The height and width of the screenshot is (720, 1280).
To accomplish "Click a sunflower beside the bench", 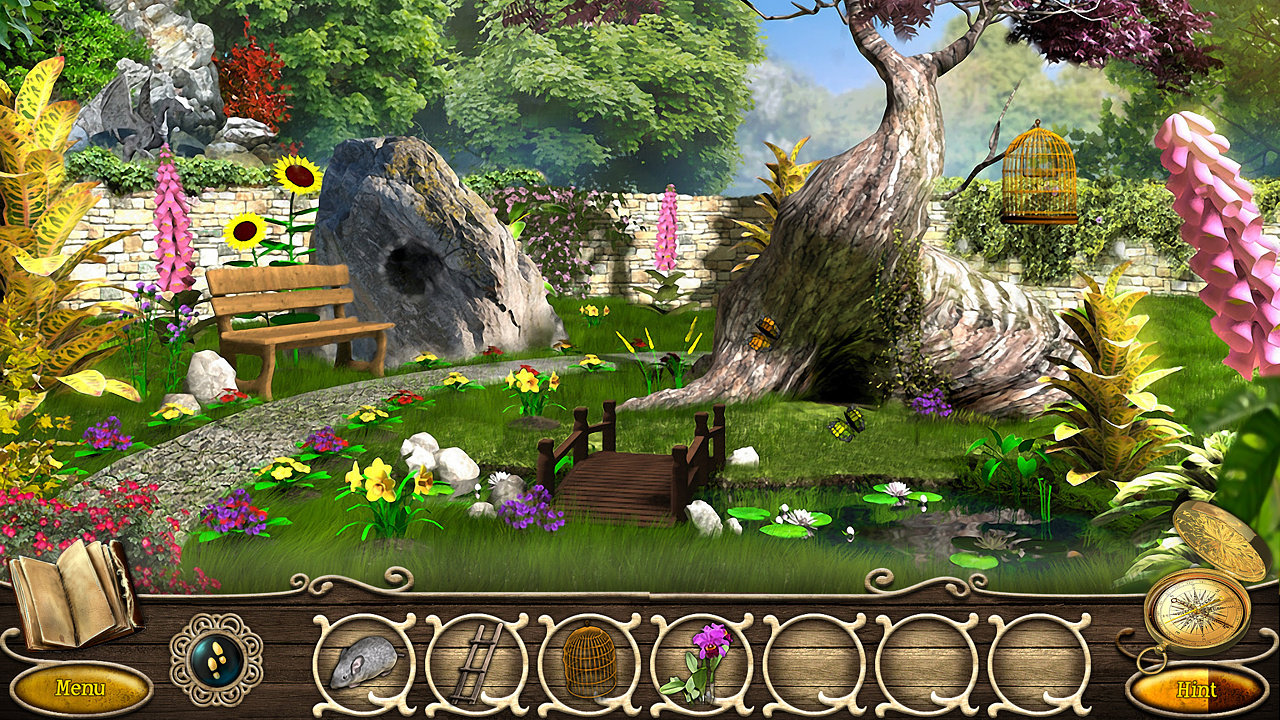I will pos(247,232).
